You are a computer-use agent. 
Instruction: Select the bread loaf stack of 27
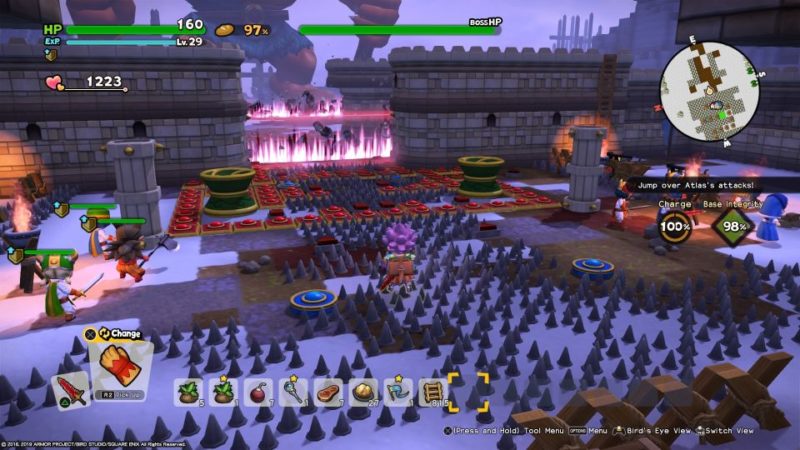click(x=362, y=391)
